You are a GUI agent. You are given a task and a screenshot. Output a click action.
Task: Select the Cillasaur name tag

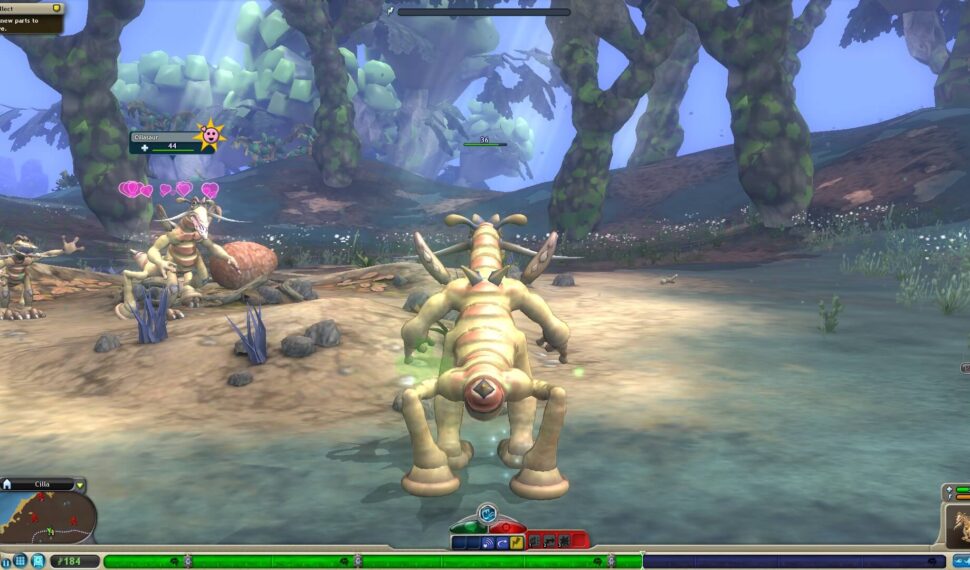click(x=160, y=136)
